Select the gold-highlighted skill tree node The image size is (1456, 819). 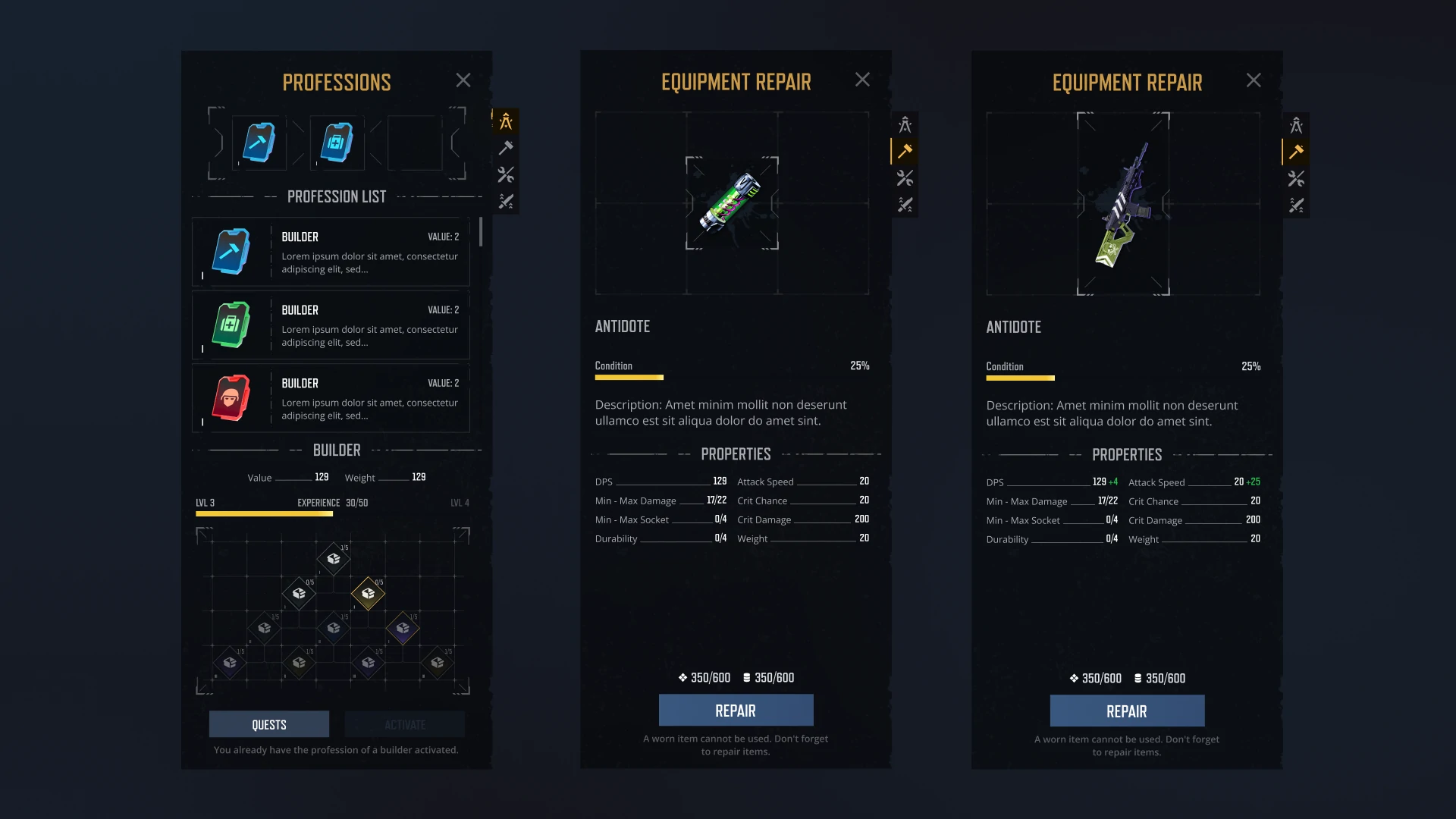pyautogui.click(x=369, y=593)
